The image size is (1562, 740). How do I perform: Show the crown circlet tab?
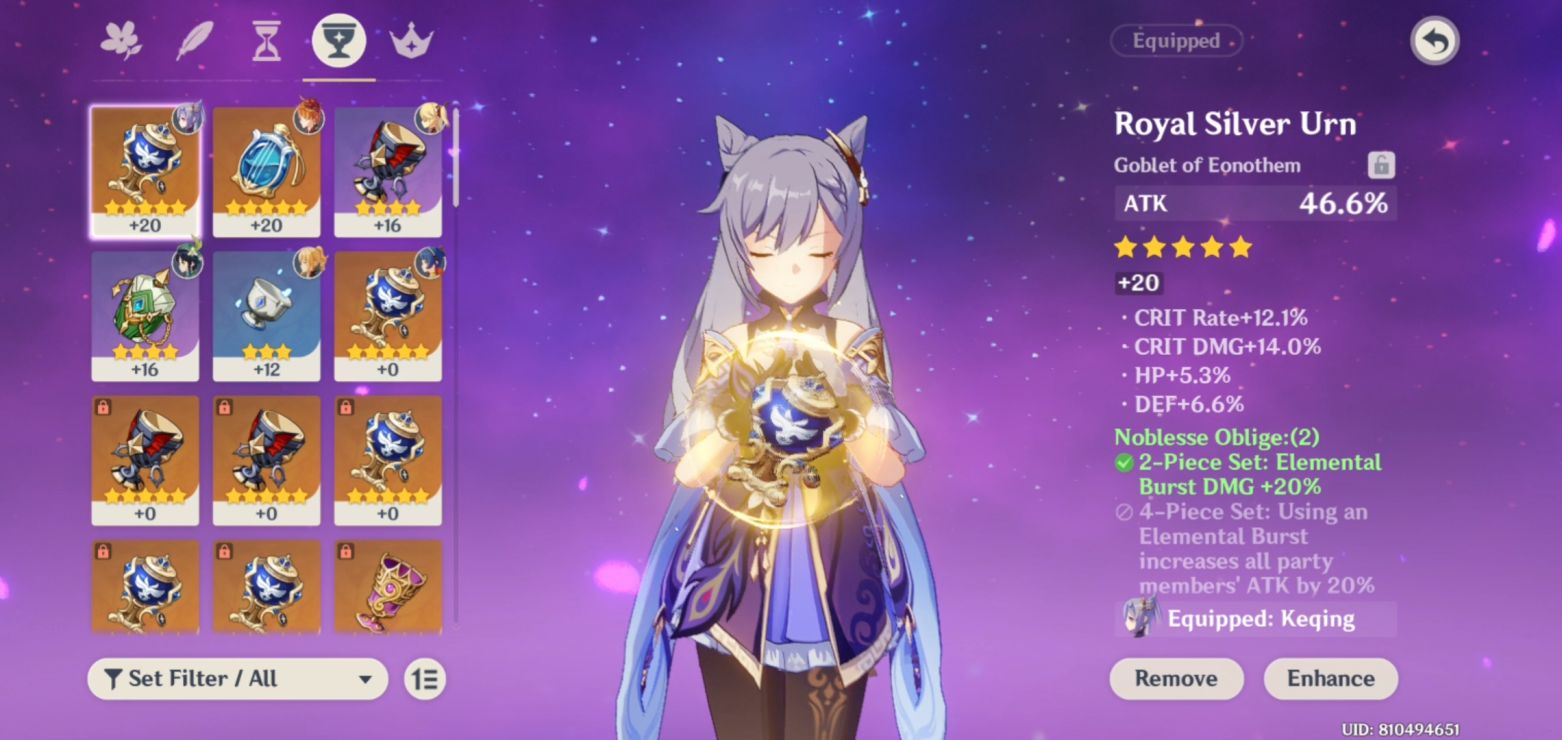click(411, 42)
